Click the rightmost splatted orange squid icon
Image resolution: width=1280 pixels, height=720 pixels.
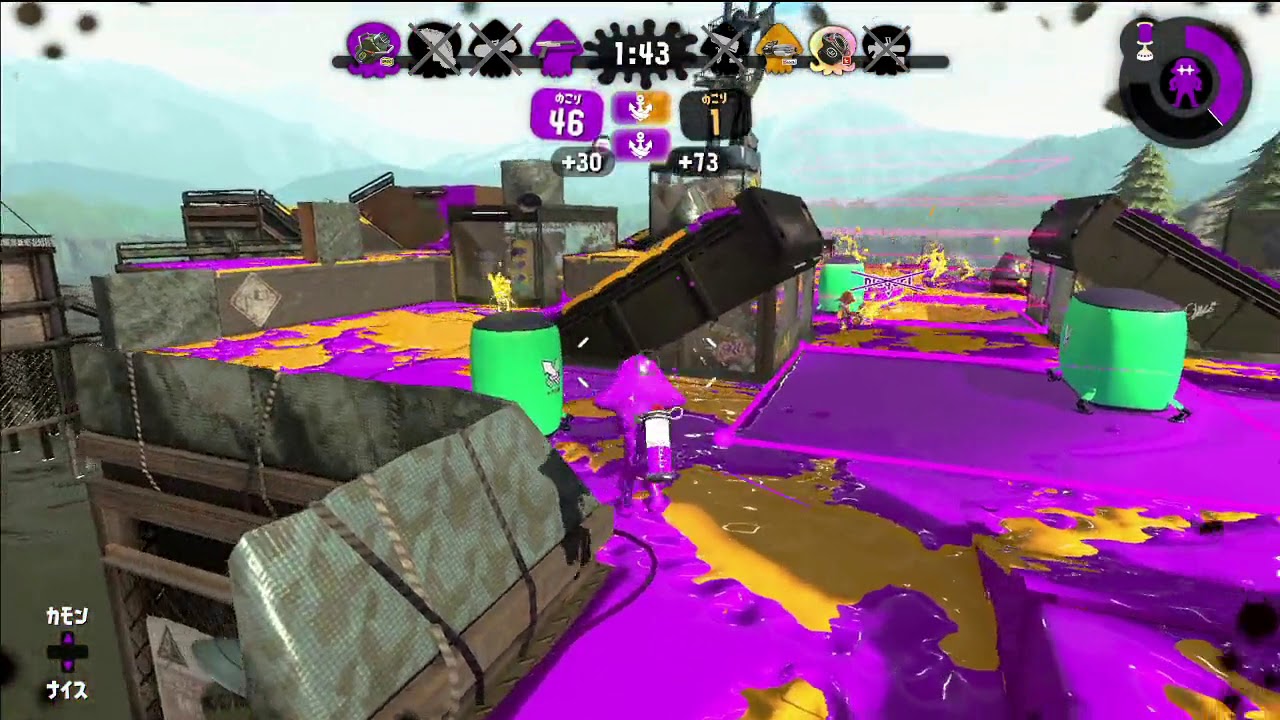point(884,45)
